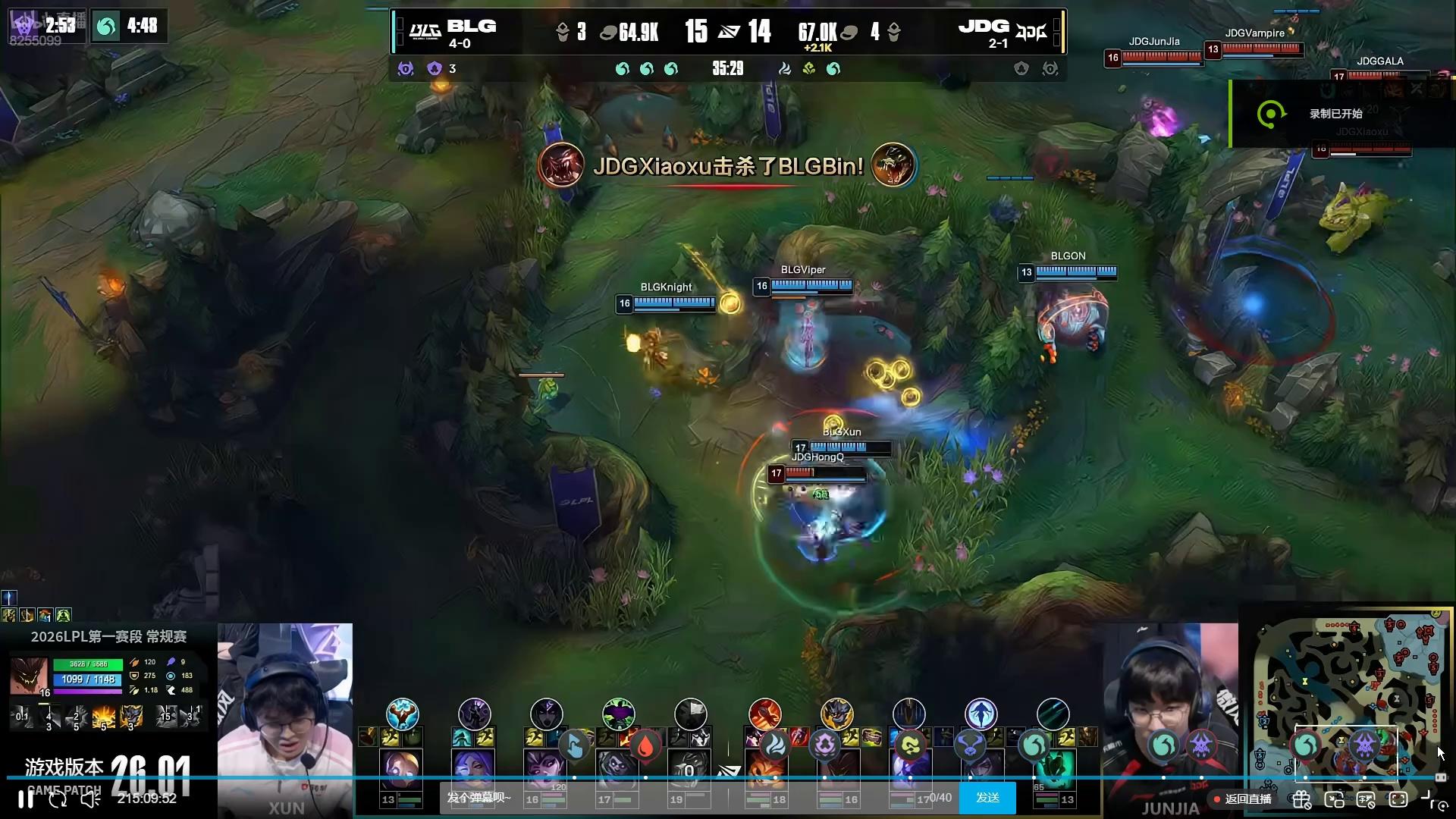Screen dimensions: 1456x819
Task: Click the fiery orange ability icon
Action: (x=104, y=716)
